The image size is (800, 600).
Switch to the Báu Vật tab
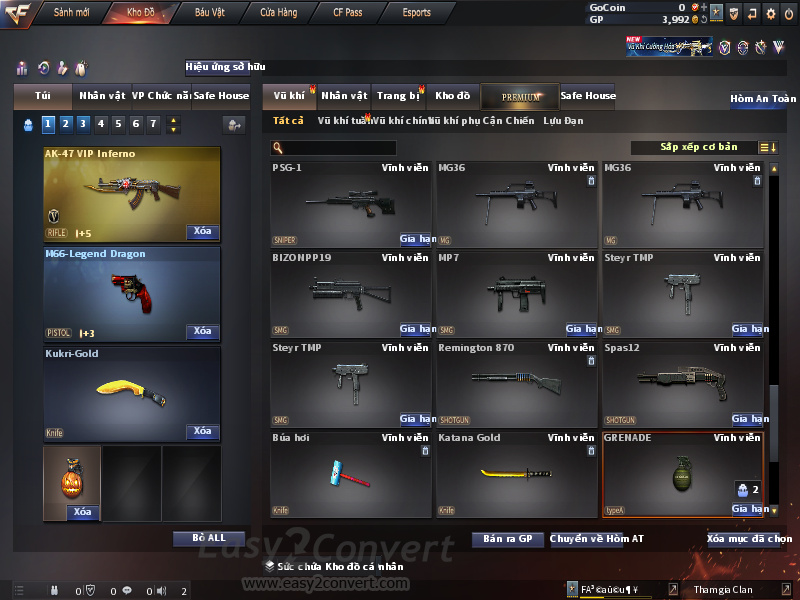209,12
